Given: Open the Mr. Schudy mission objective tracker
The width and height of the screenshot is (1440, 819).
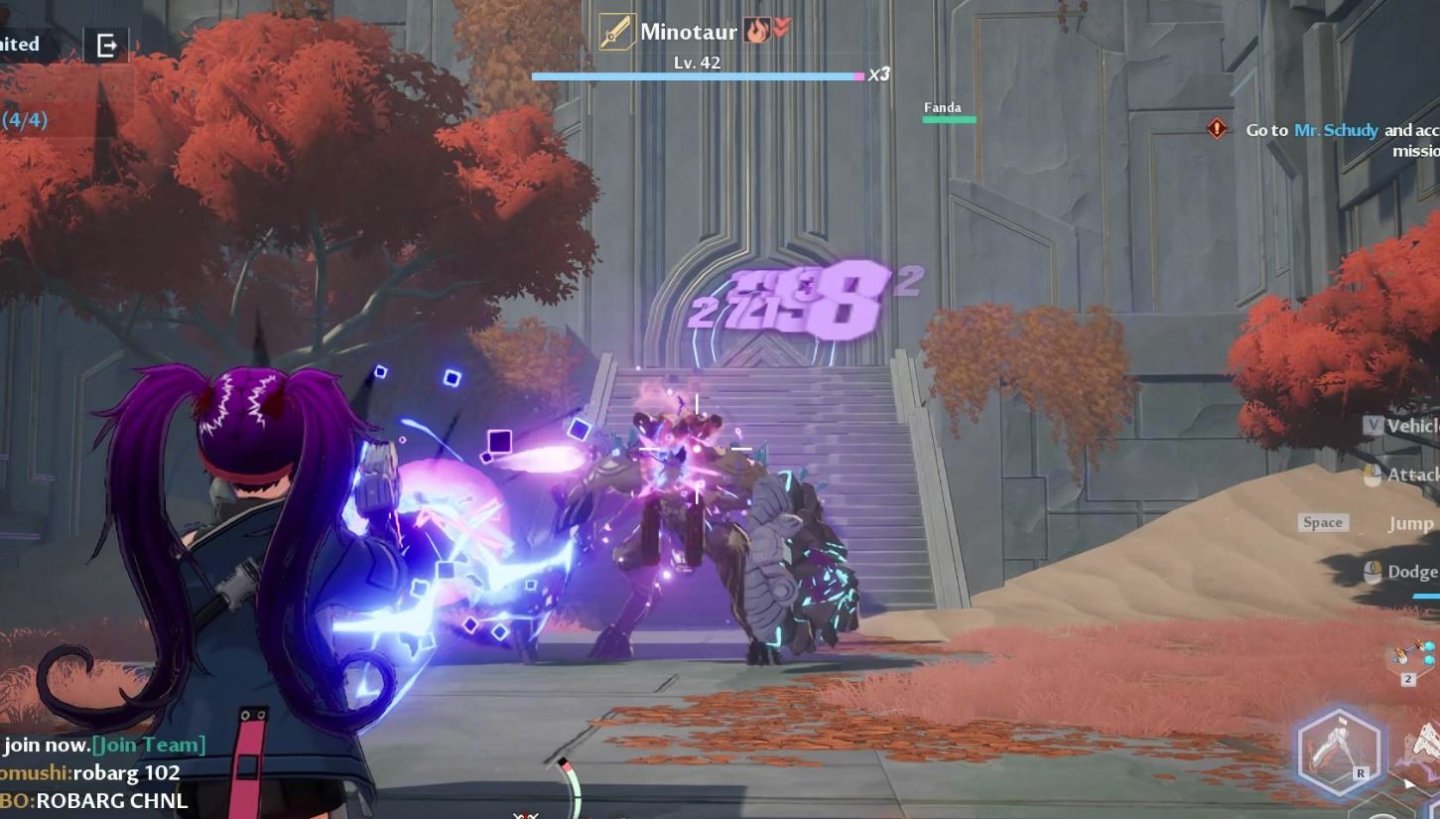Looking at the screenshot, I should (x=1335, y=130).
